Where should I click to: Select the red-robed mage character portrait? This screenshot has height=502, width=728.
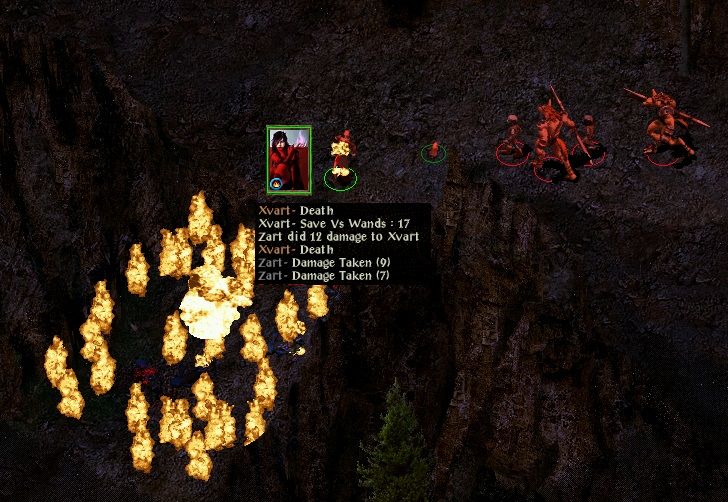tap(289, 158)
